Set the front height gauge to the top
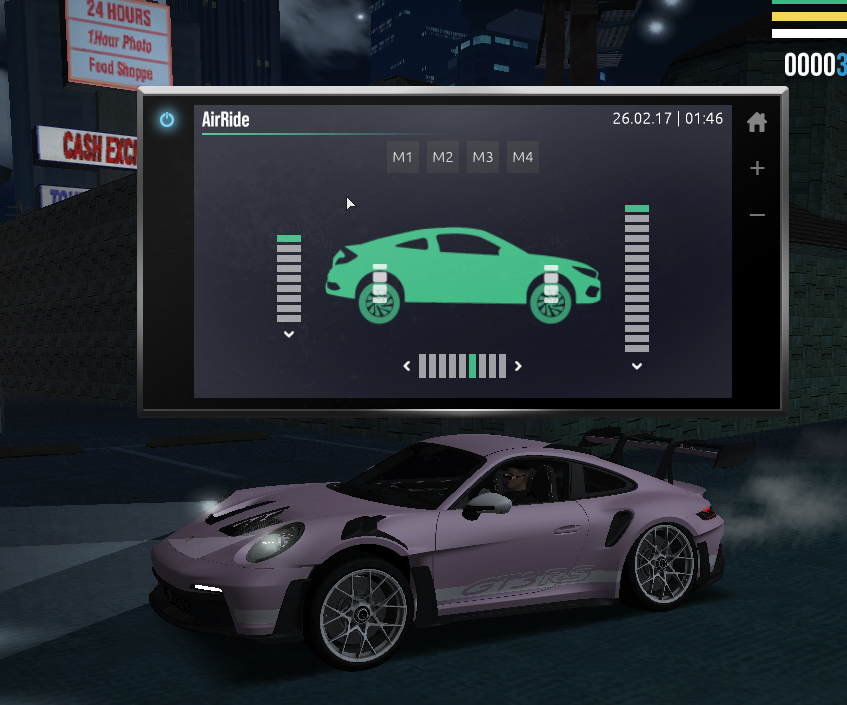847x705 pixels. click(637, 209)
